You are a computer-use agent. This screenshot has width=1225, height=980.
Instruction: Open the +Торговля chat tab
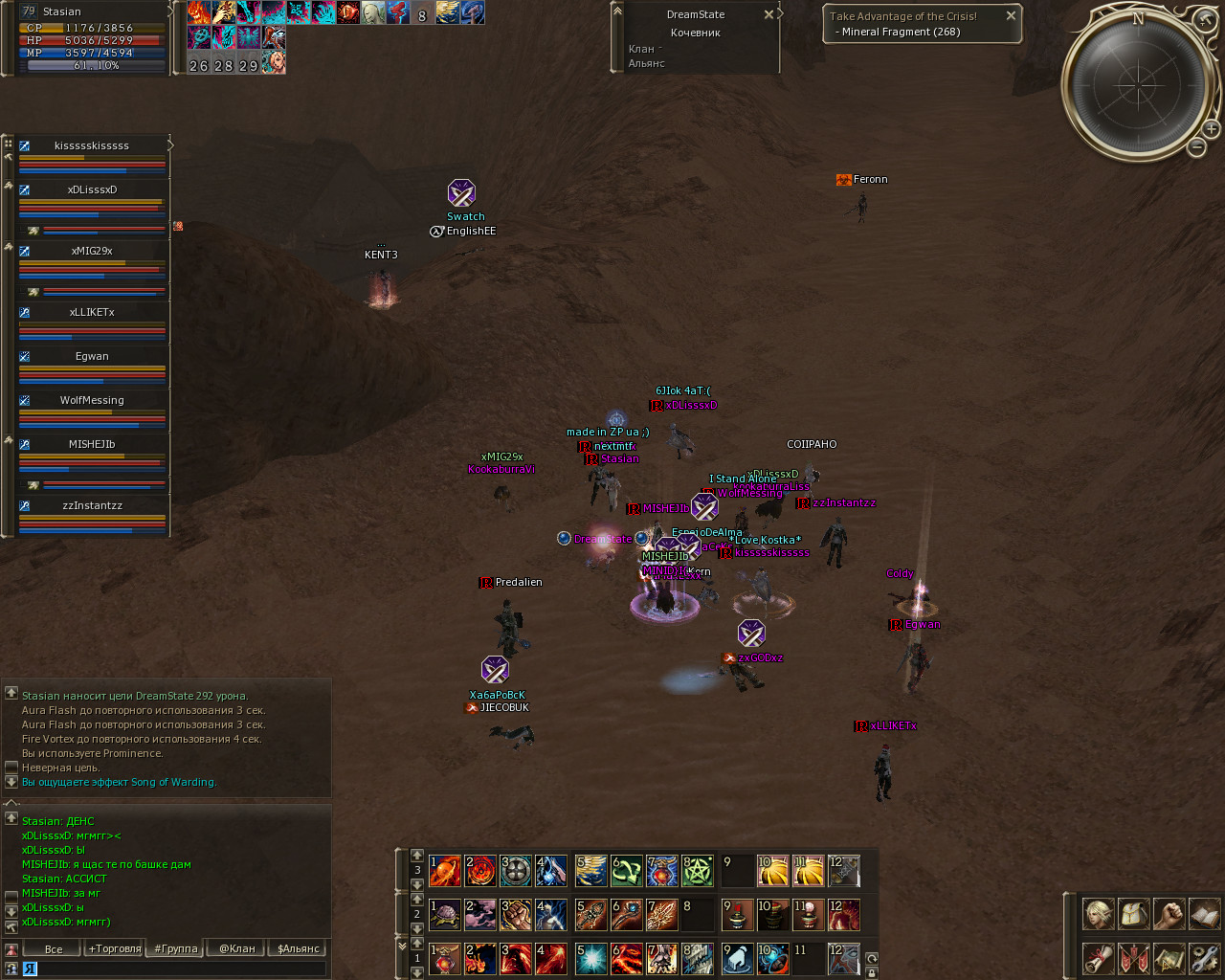click(115, 948)
